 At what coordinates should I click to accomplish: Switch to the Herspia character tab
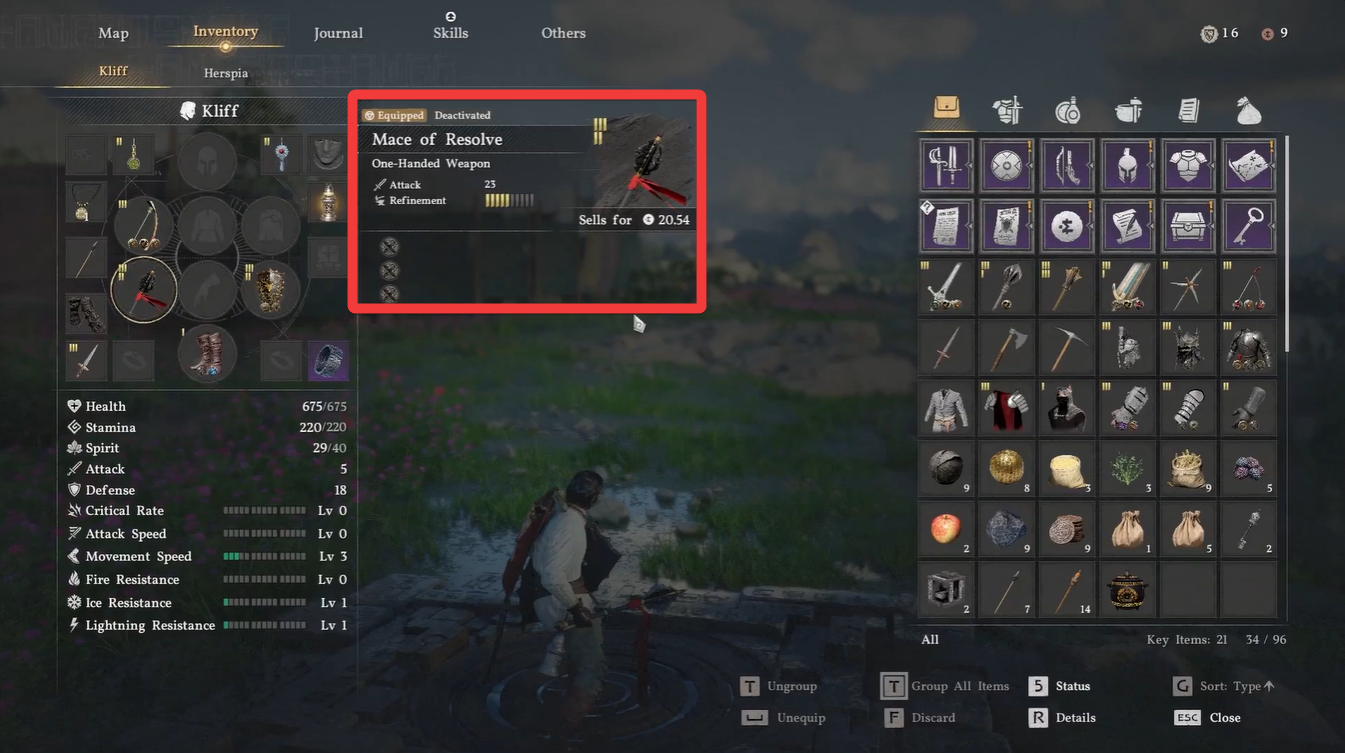[x=225, y=72]
